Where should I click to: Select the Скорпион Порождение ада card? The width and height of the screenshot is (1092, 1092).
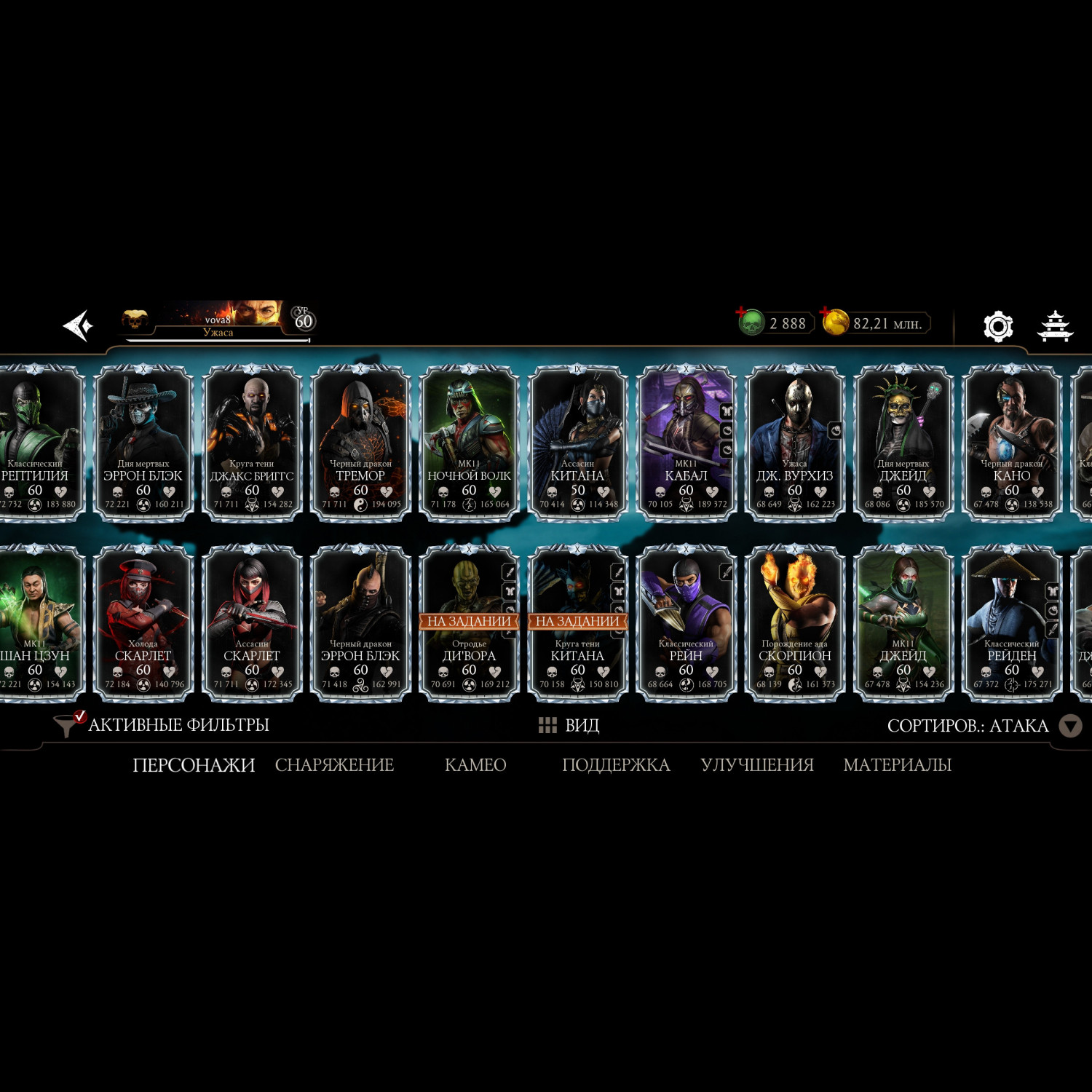point(794,623)
